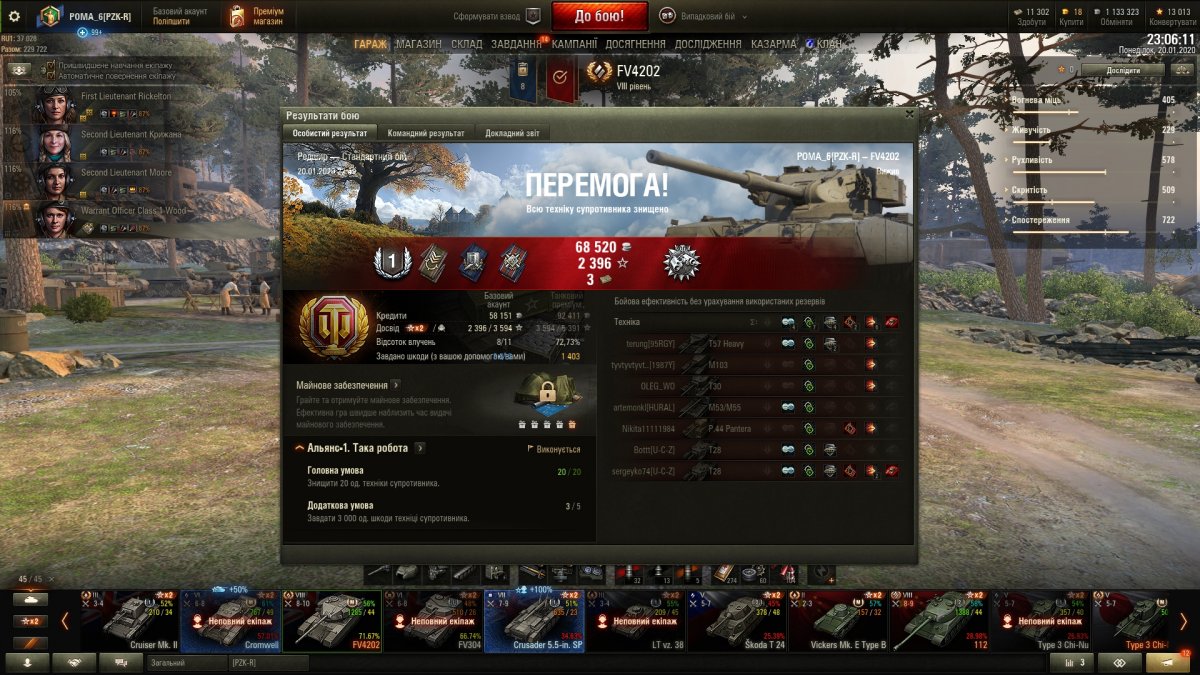Select the Škoda T 24 tank
Viewport: 1200px width, 675px height.
tap(736, 620)
